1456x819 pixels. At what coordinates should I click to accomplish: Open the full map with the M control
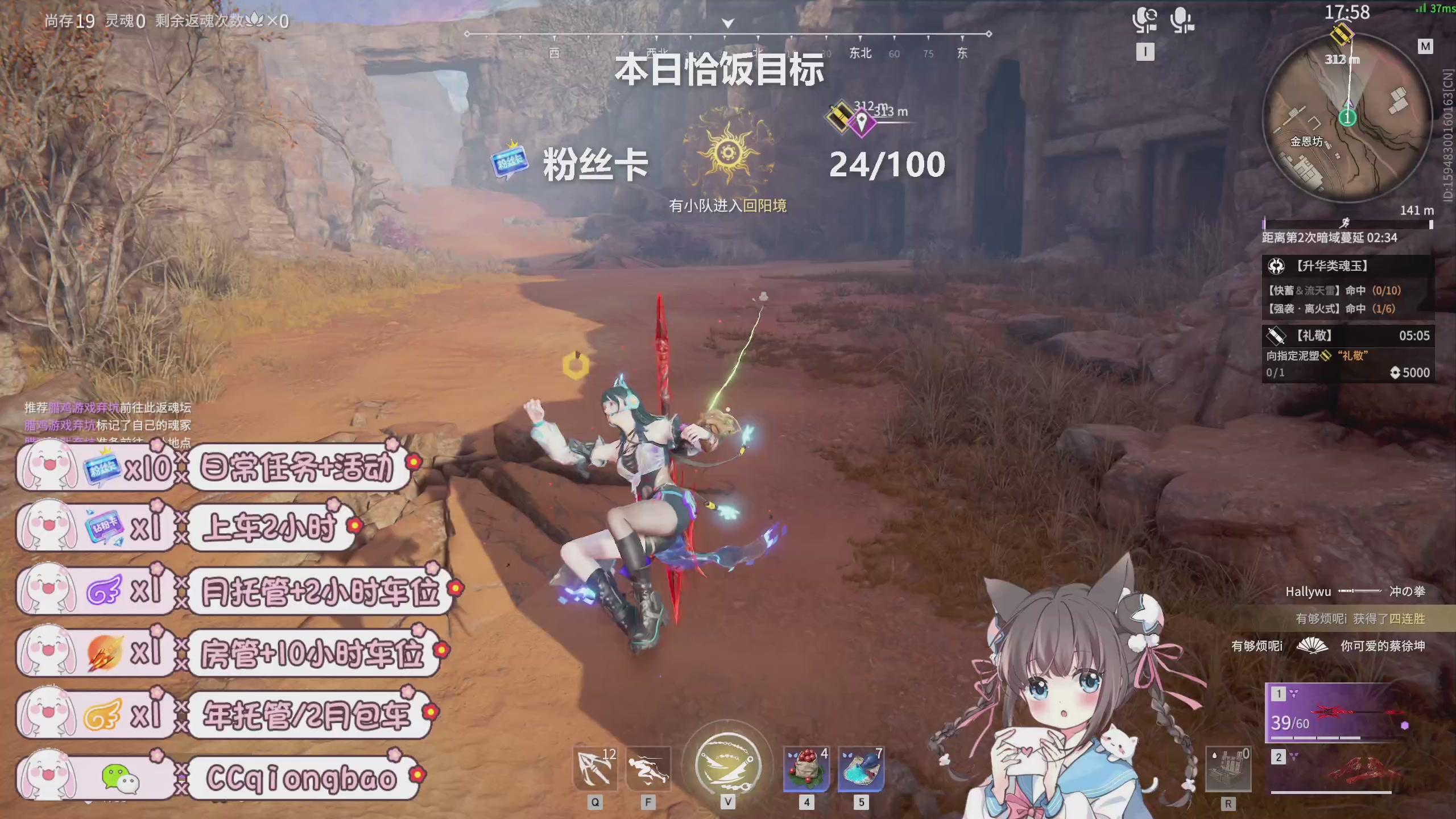1425,47
